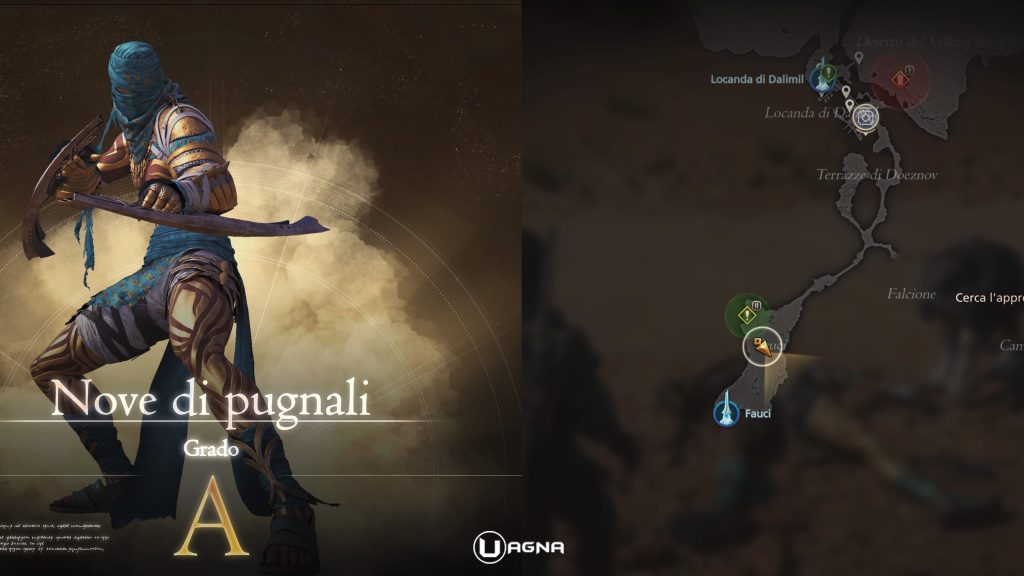The image size is (1024, 576).
Task: Click the Nove di pugnali hunt title
Action: (211, 400)
